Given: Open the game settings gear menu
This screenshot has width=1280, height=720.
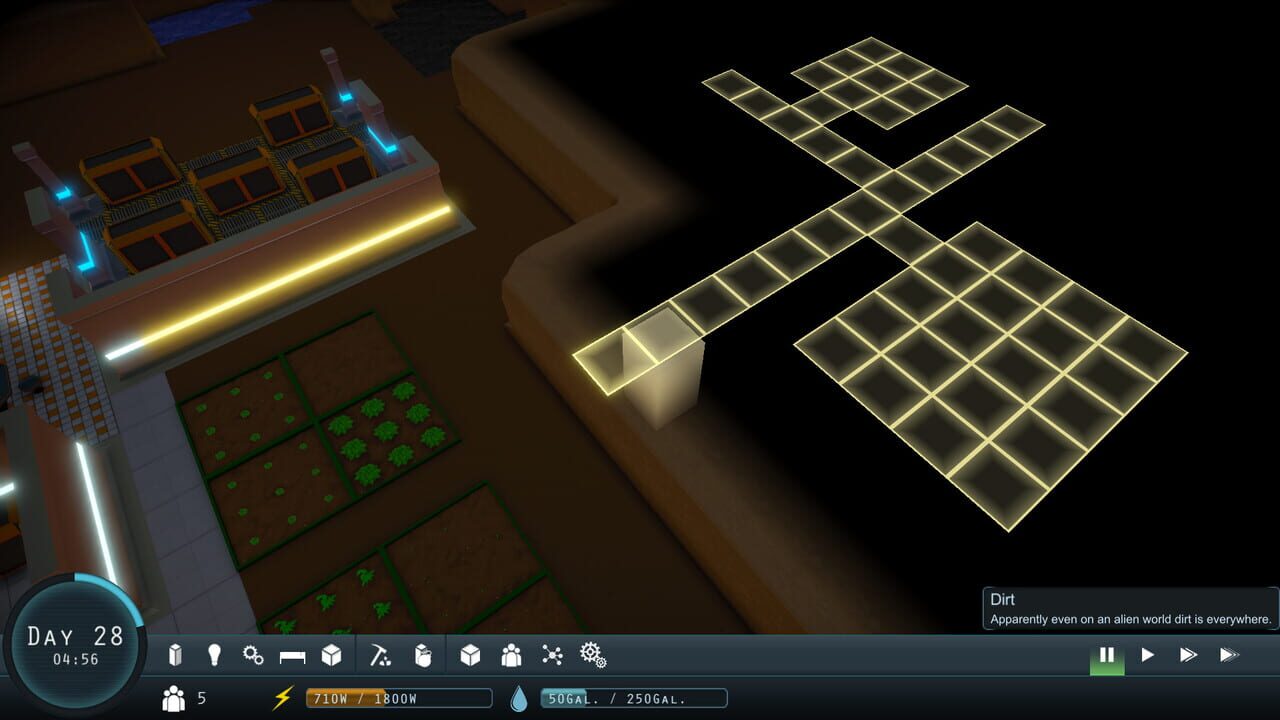Looking at the screenshot, I should click(595, 655).
